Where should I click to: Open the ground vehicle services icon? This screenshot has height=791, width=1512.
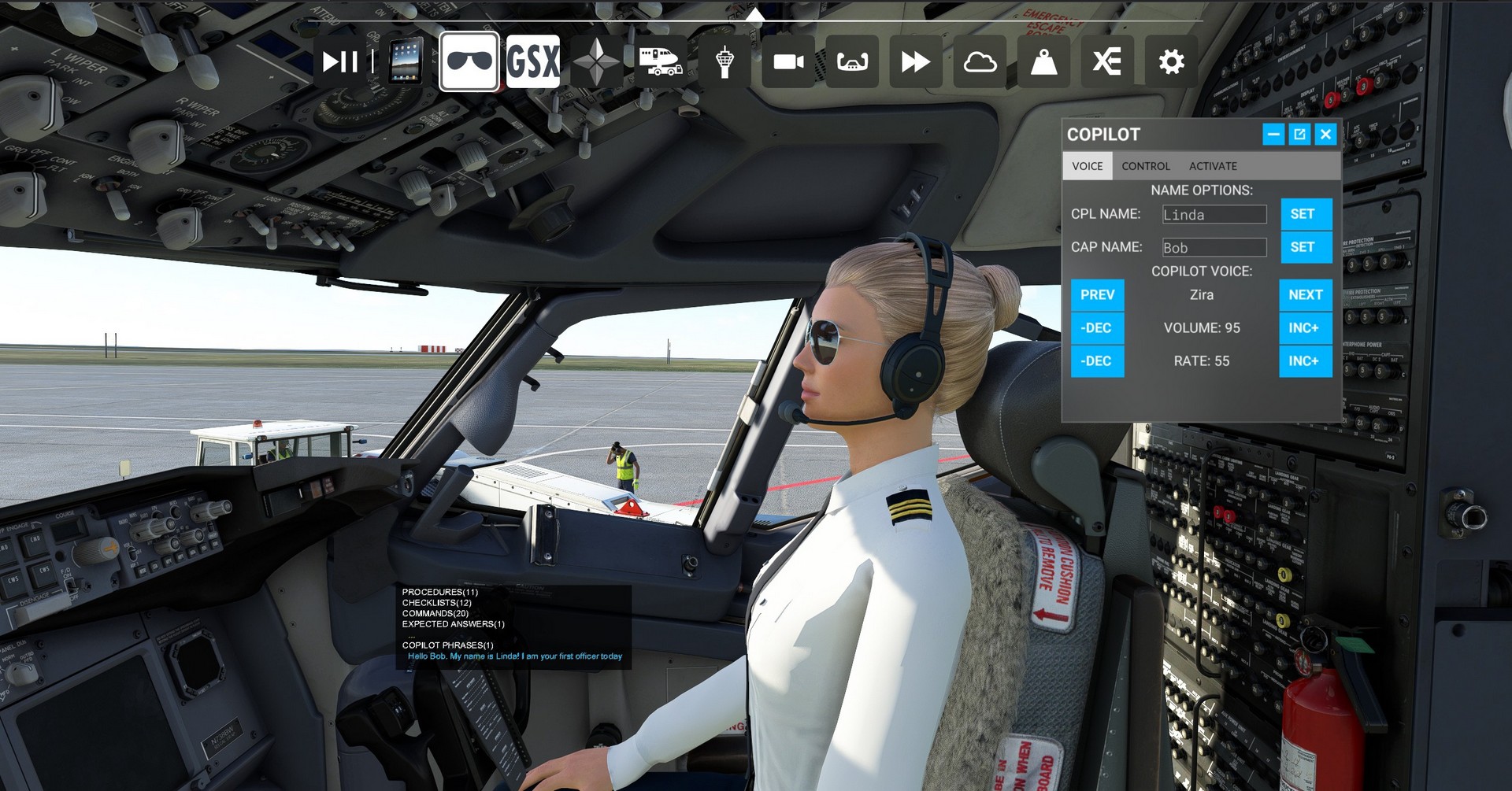click(661, 61)
